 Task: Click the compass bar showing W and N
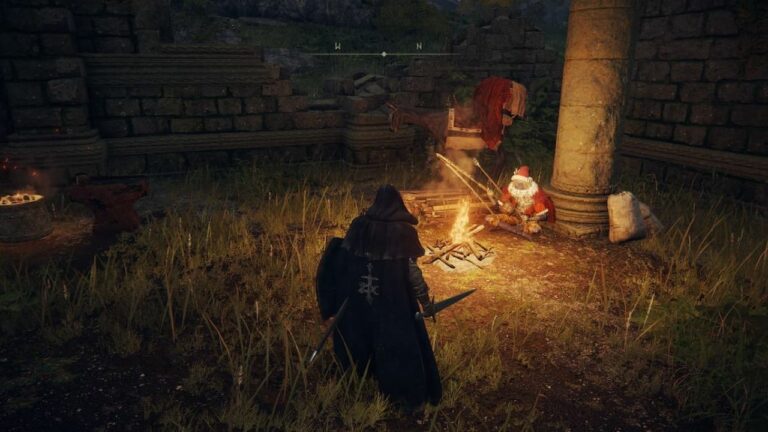(x=383, y=52)
